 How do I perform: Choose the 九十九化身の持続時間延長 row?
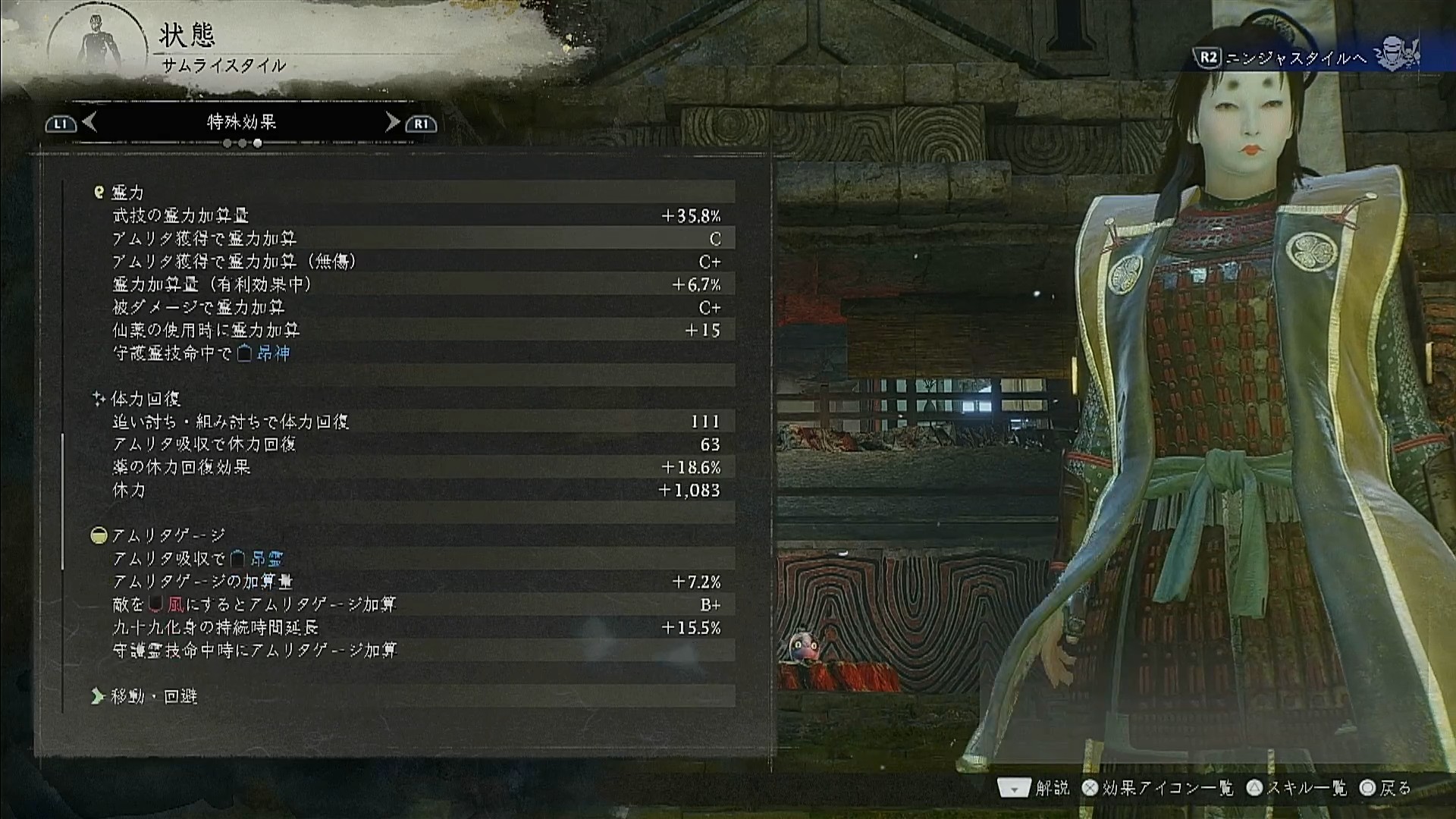pyautogui.click(x=413, y=628)
